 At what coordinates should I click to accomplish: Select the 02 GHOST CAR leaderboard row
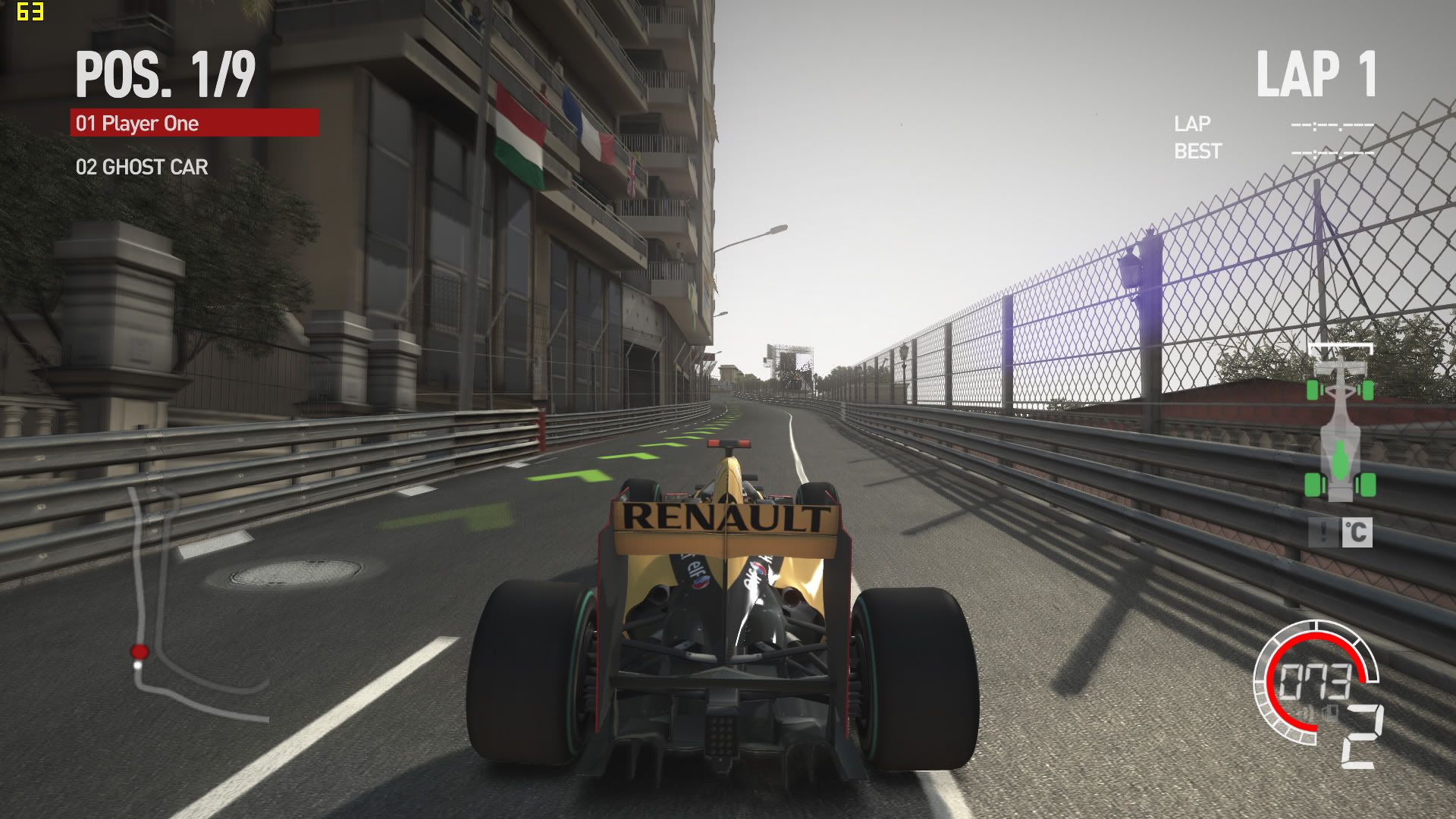click(142, 167)
